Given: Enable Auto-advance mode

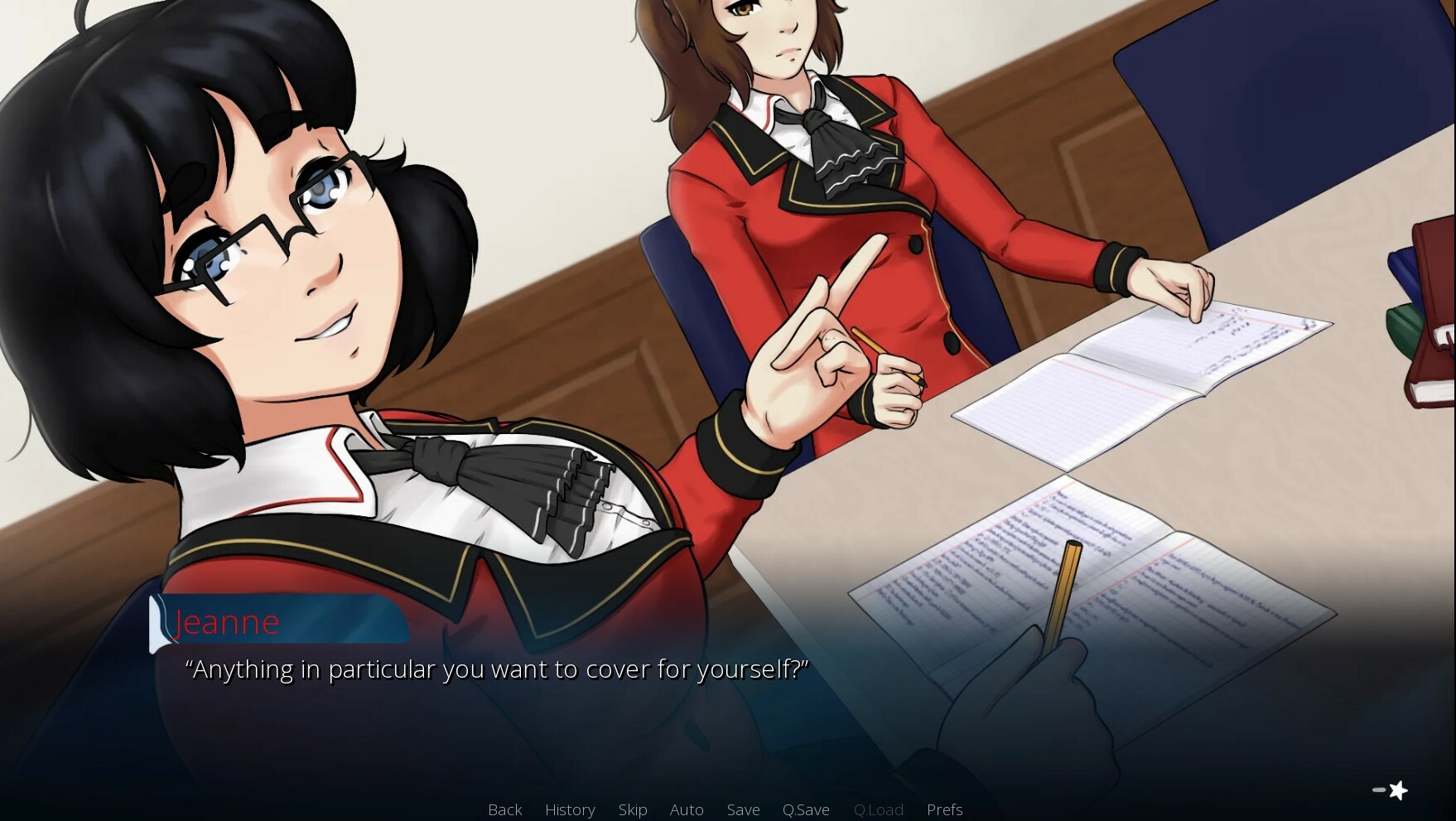Looking at the screenshot, I should [x=687, y=809].
